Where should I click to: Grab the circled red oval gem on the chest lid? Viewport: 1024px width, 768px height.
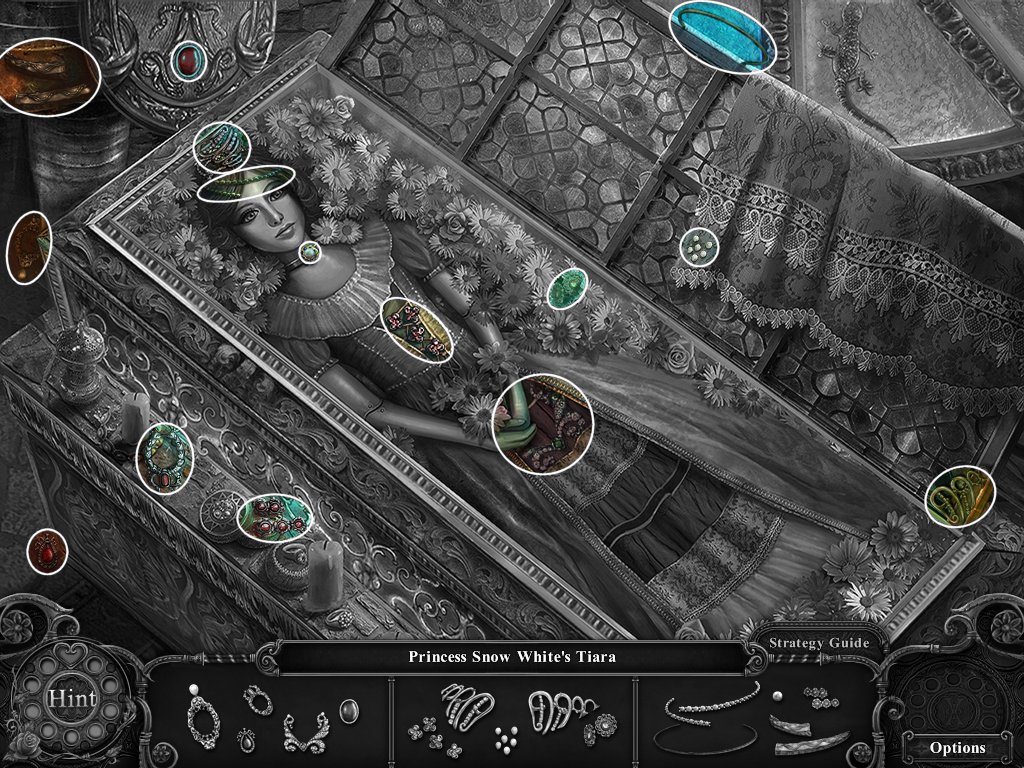tap(186, 61)
